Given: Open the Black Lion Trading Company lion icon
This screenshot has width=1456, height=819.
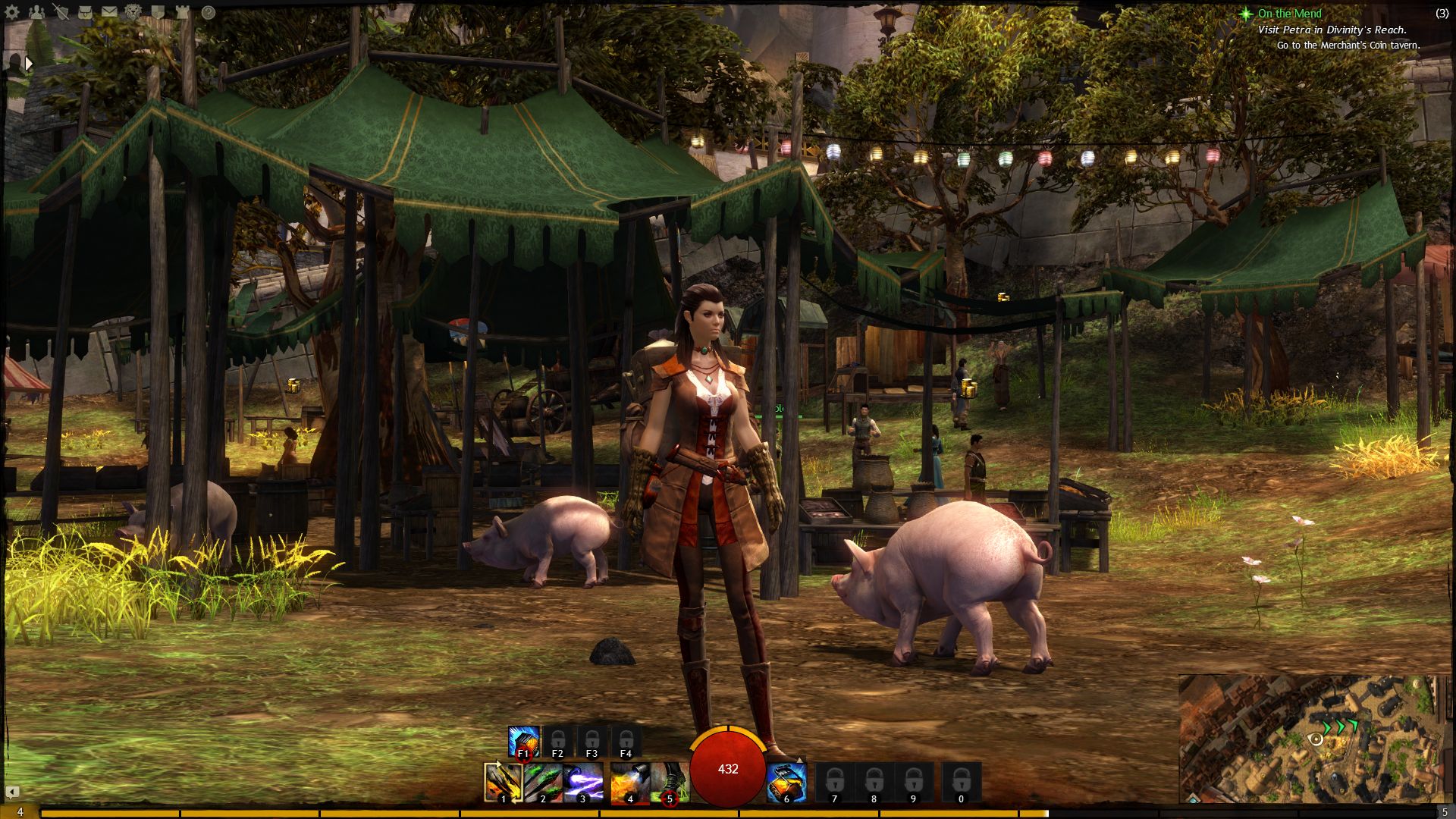Looking at the screenshot, I should (x=133, y=12).
